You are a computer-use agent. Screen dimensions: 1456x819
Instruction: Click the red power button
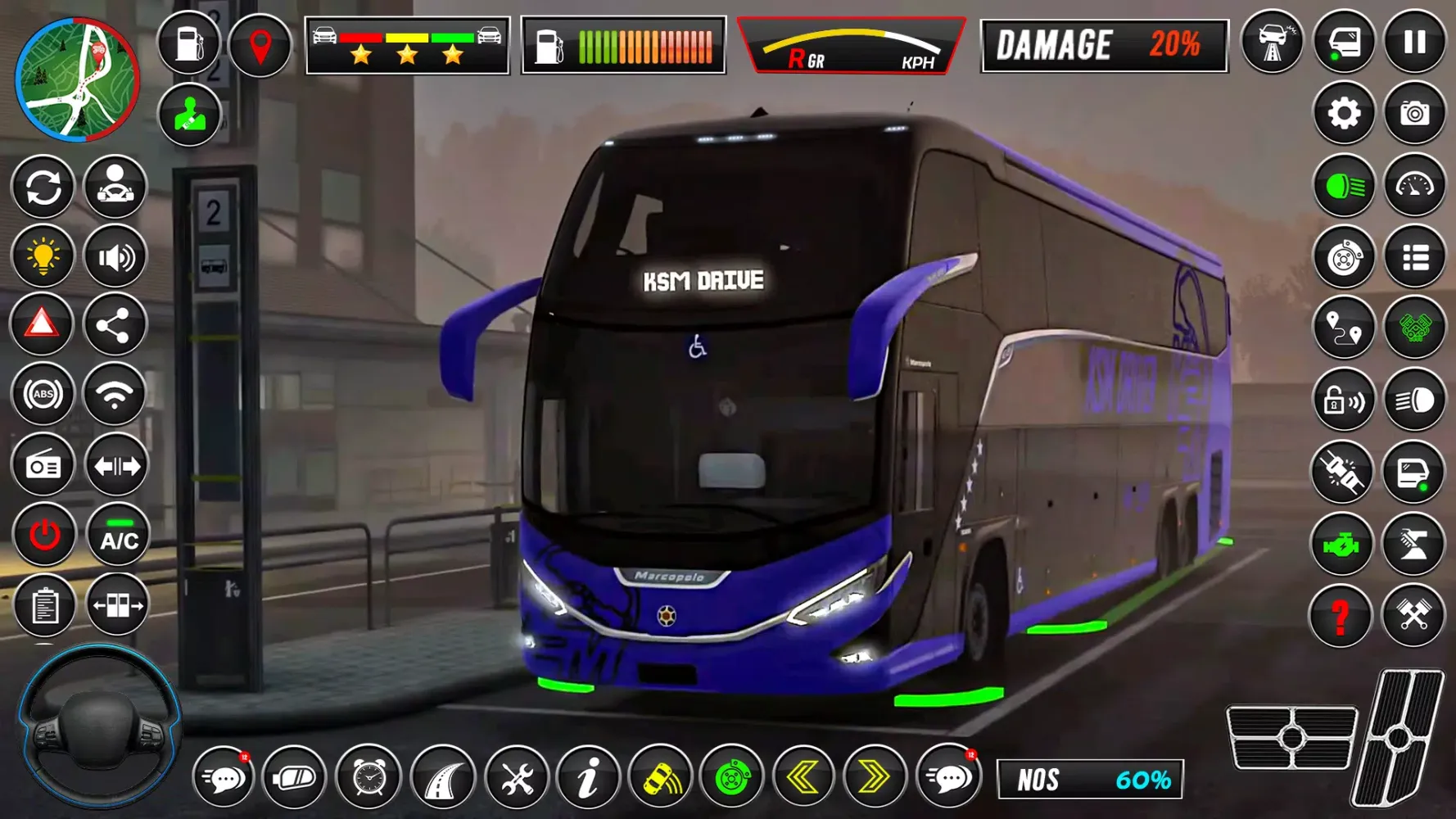pos(44,536)
